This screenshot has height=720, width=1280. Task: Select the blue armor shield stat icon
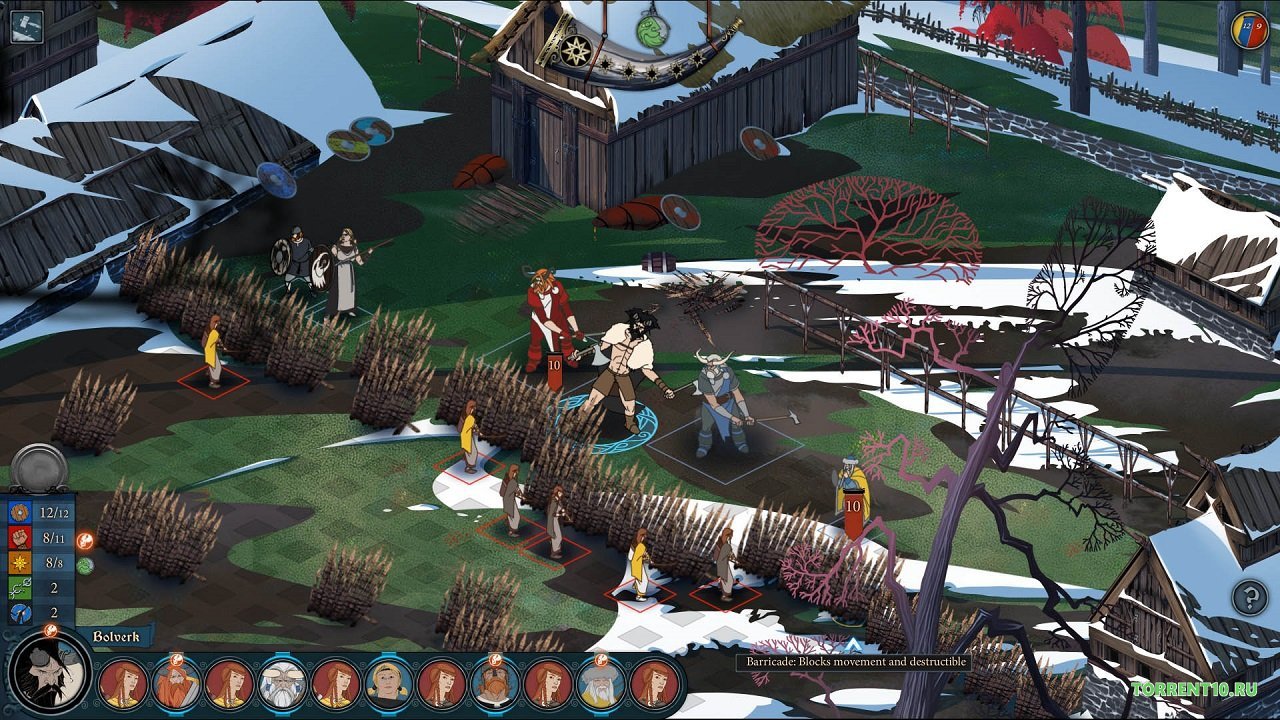tap(20, 512)
